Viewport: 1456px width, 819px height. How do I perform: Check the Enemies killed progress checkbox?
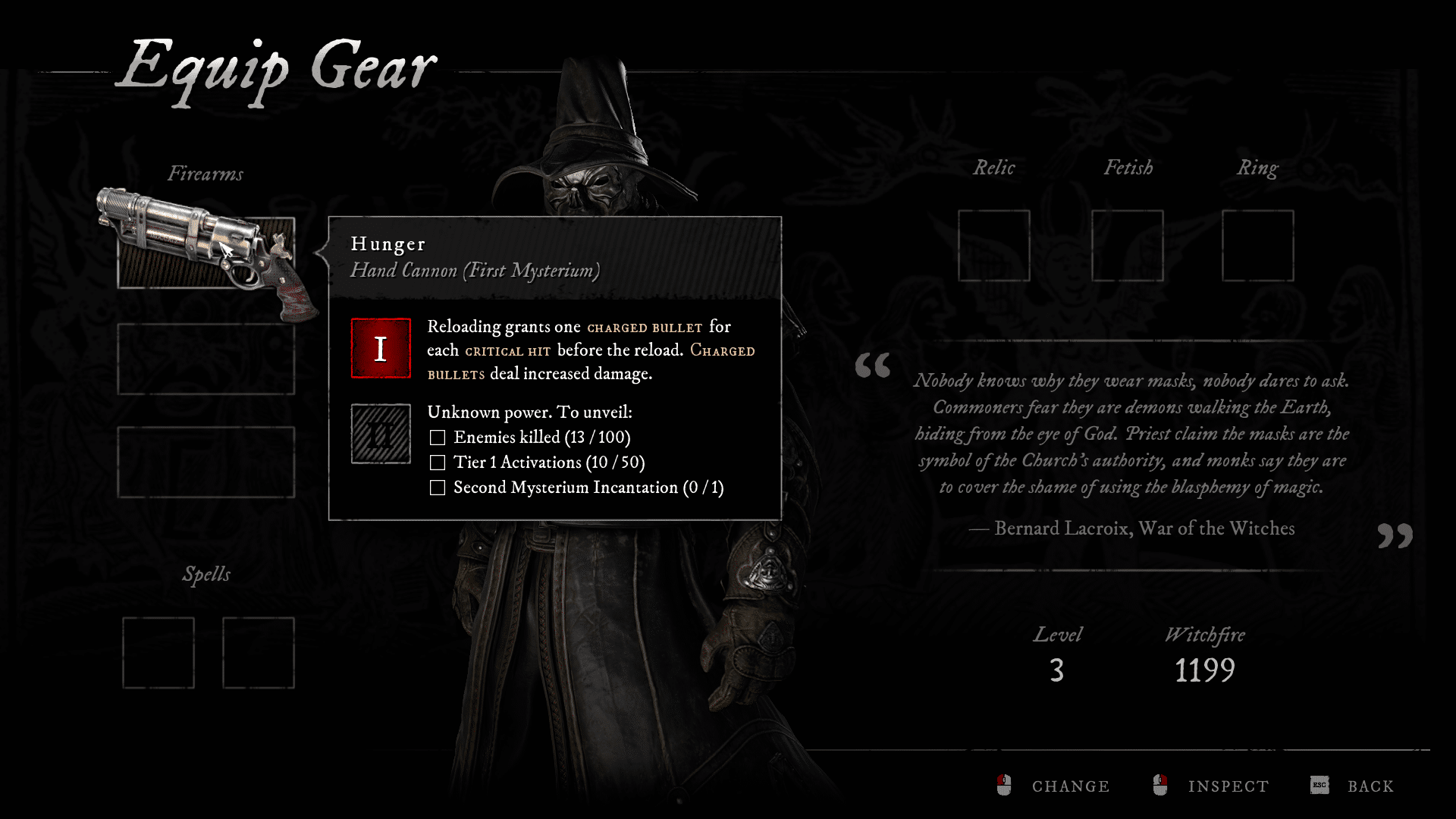[437, 437]
